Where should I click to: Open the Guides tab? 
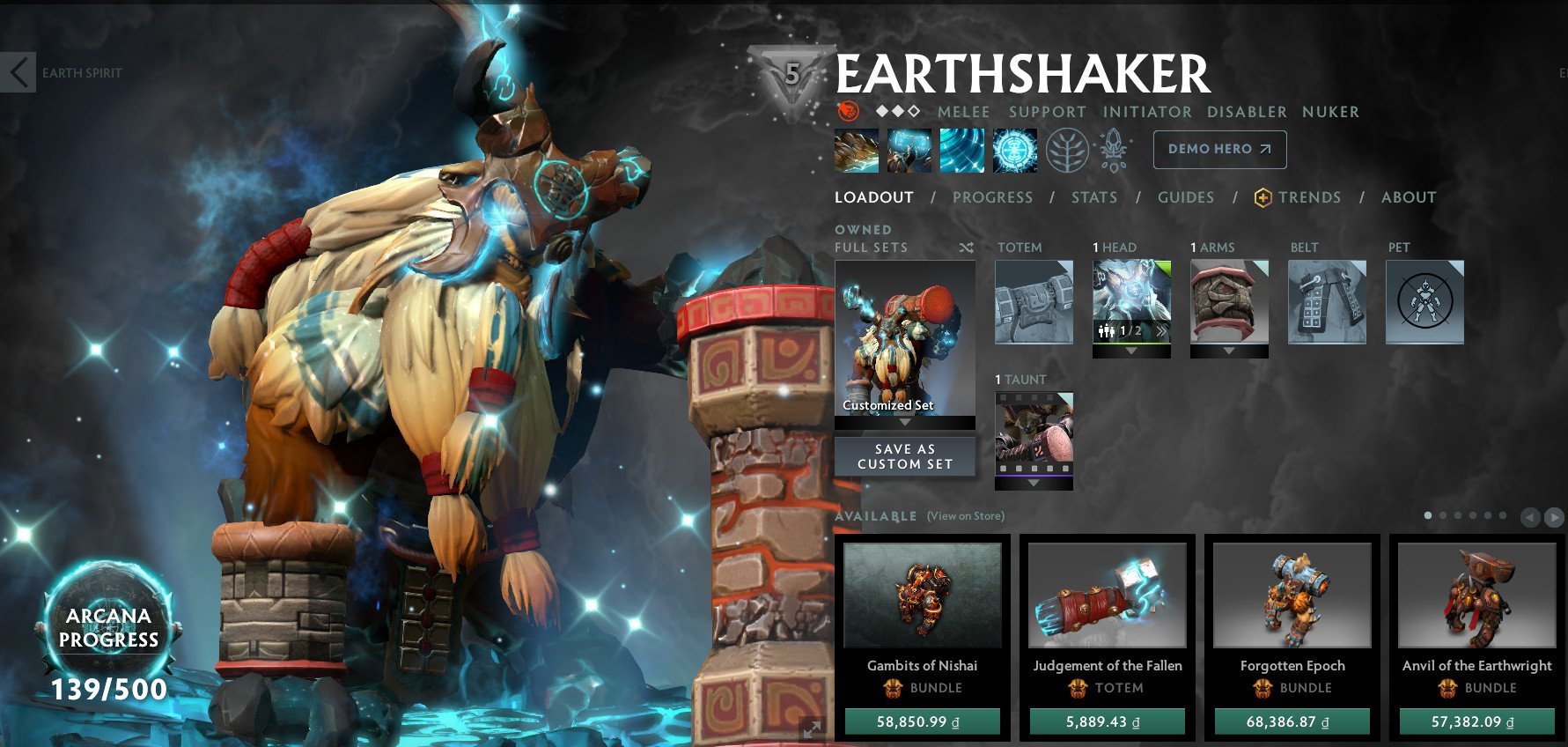tap(1186, 197)
